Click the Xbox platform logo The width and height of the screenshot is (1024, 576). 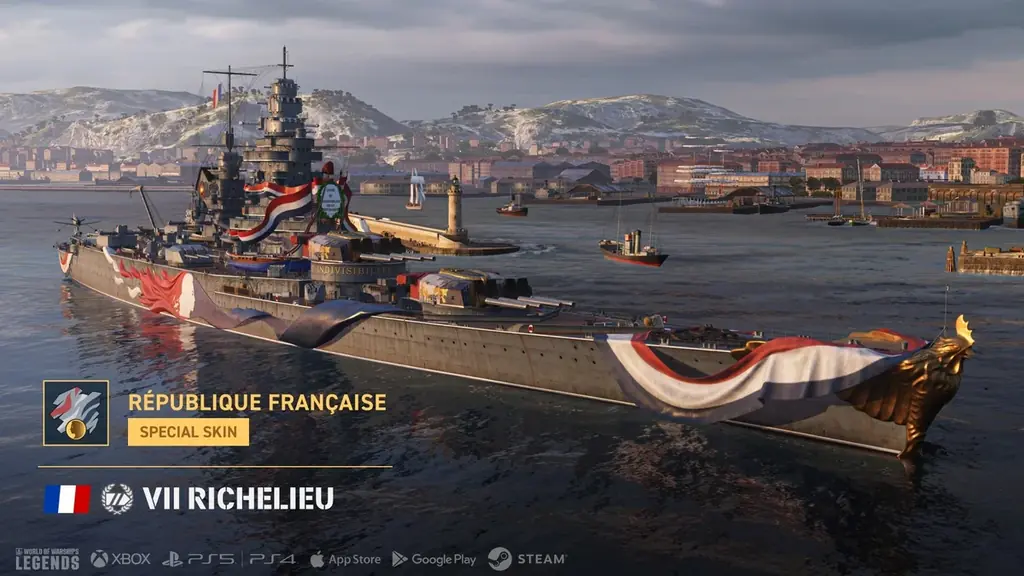[120, 559]
